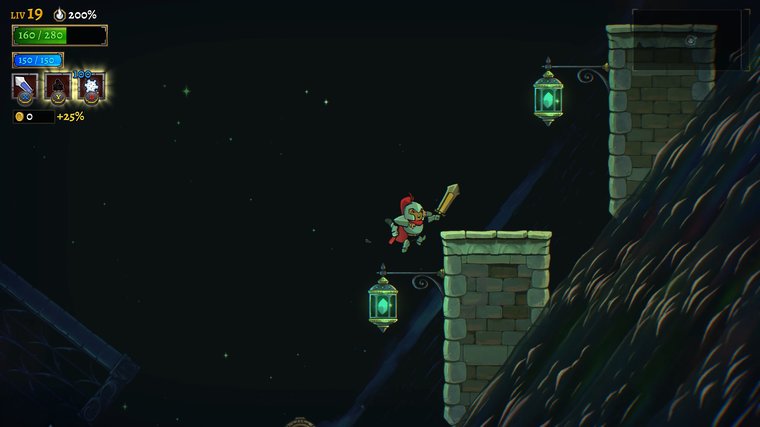Open the minimap panel
Viewport: 760px width, 427px height.
690,40
